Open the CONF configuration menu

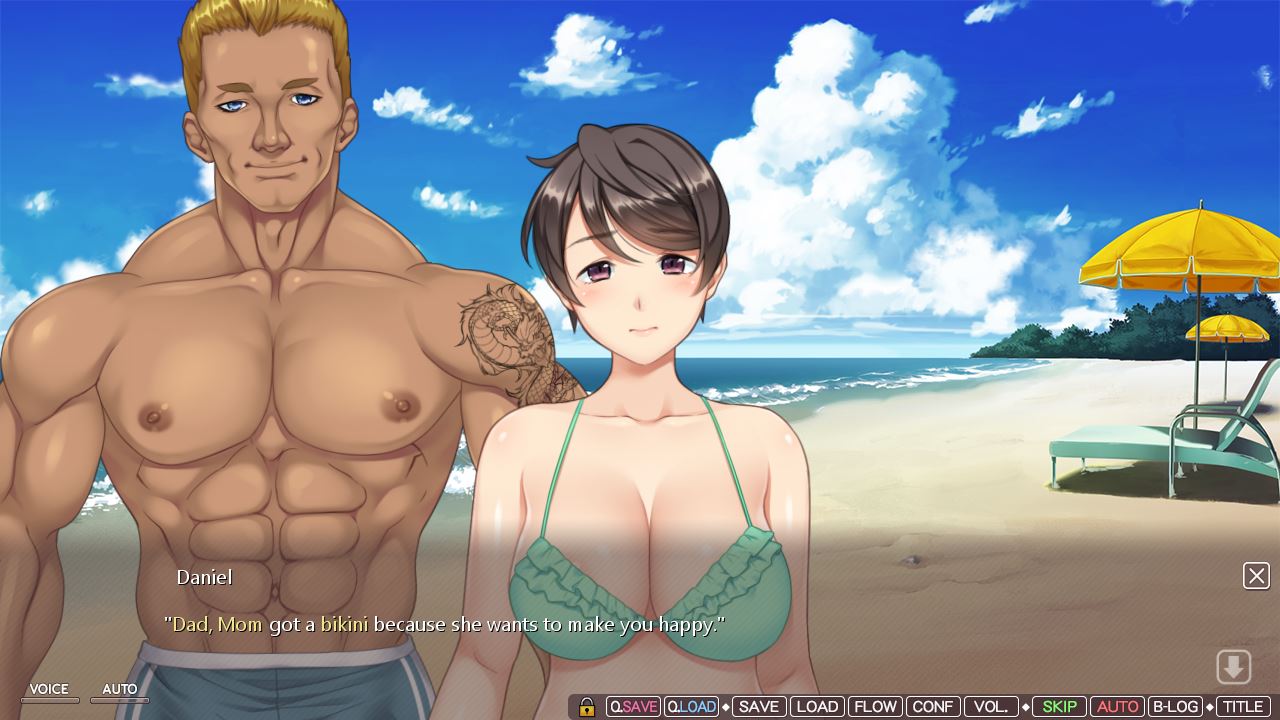(x=933, y=706)
